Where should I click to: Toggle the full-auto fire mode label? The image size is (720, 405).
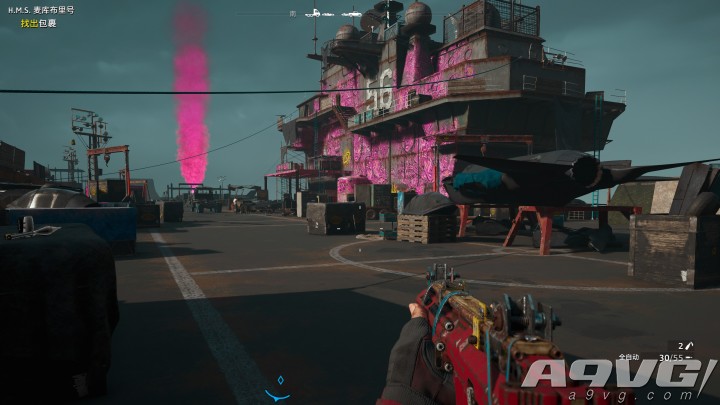[x=628, y=356]
